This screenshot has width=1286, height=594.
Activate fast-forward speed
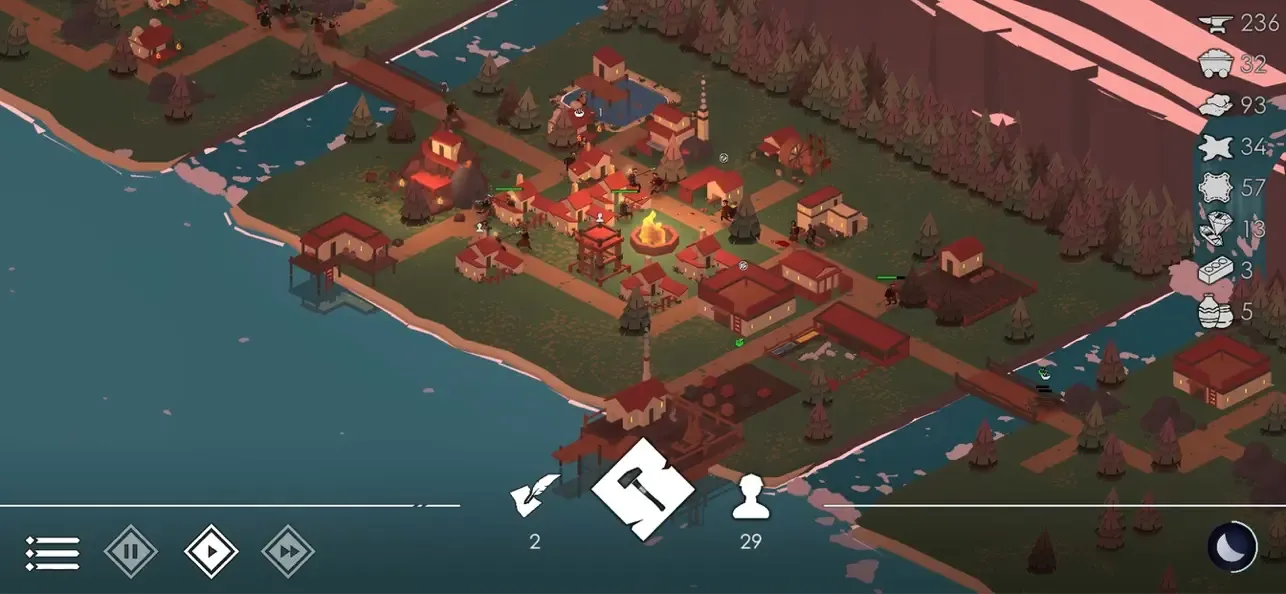pyautogui.click(x=288, y=551)
